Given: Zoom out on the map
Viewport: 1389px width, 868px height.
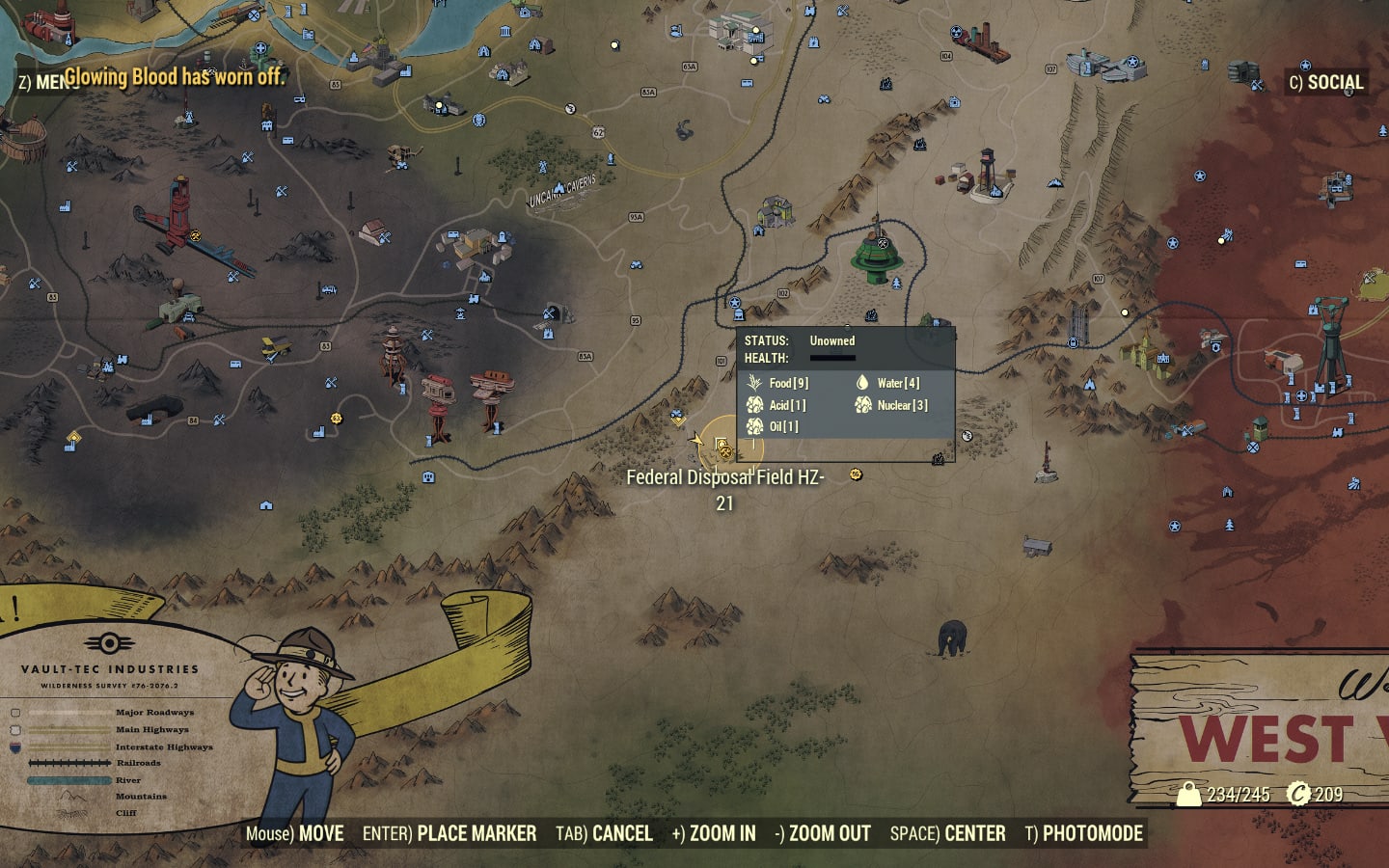Looking at the screenshot, I should coord(823,834).
